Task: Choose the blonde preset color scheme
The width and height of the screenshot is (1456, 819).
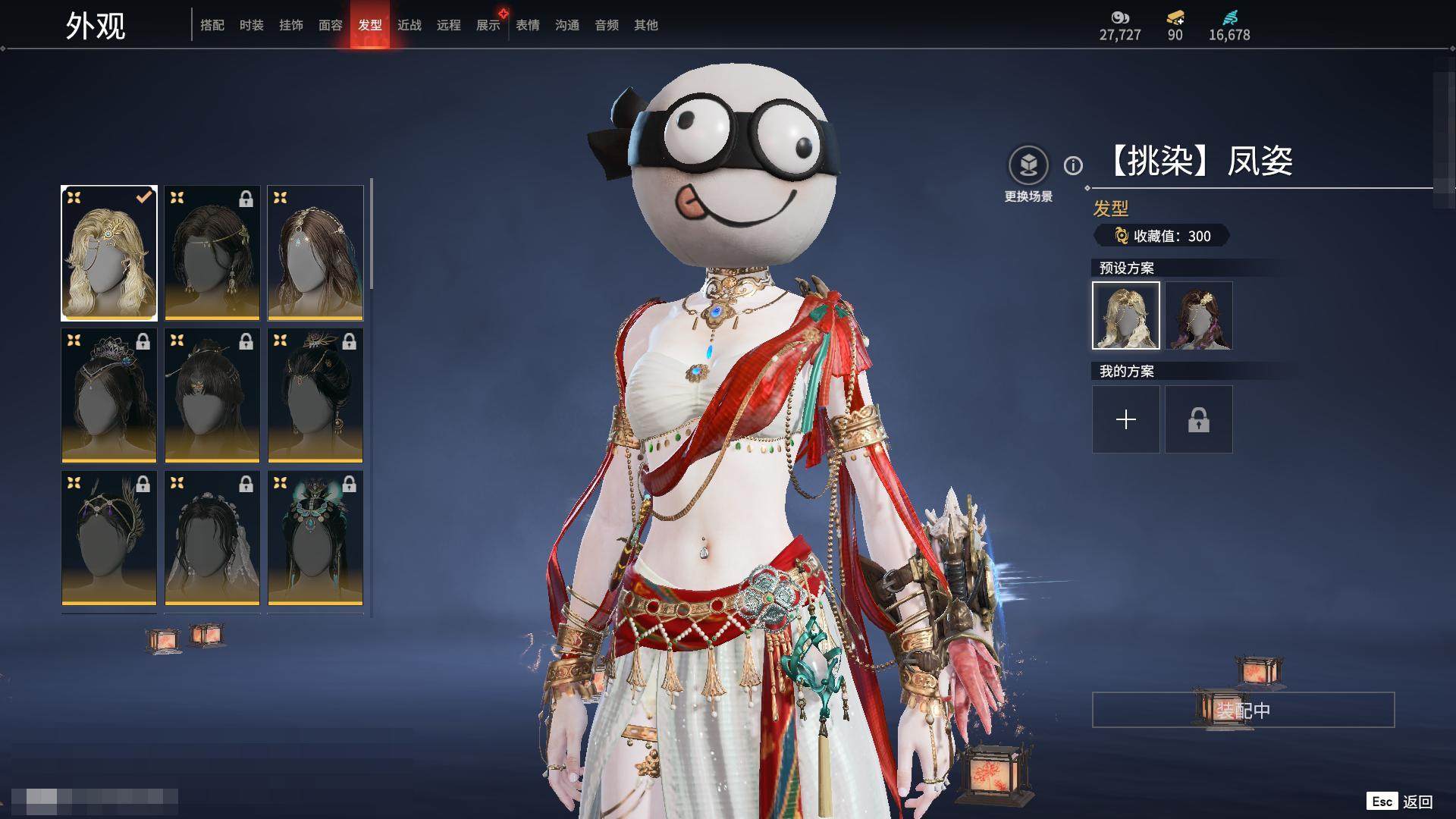Action: 1126,315
